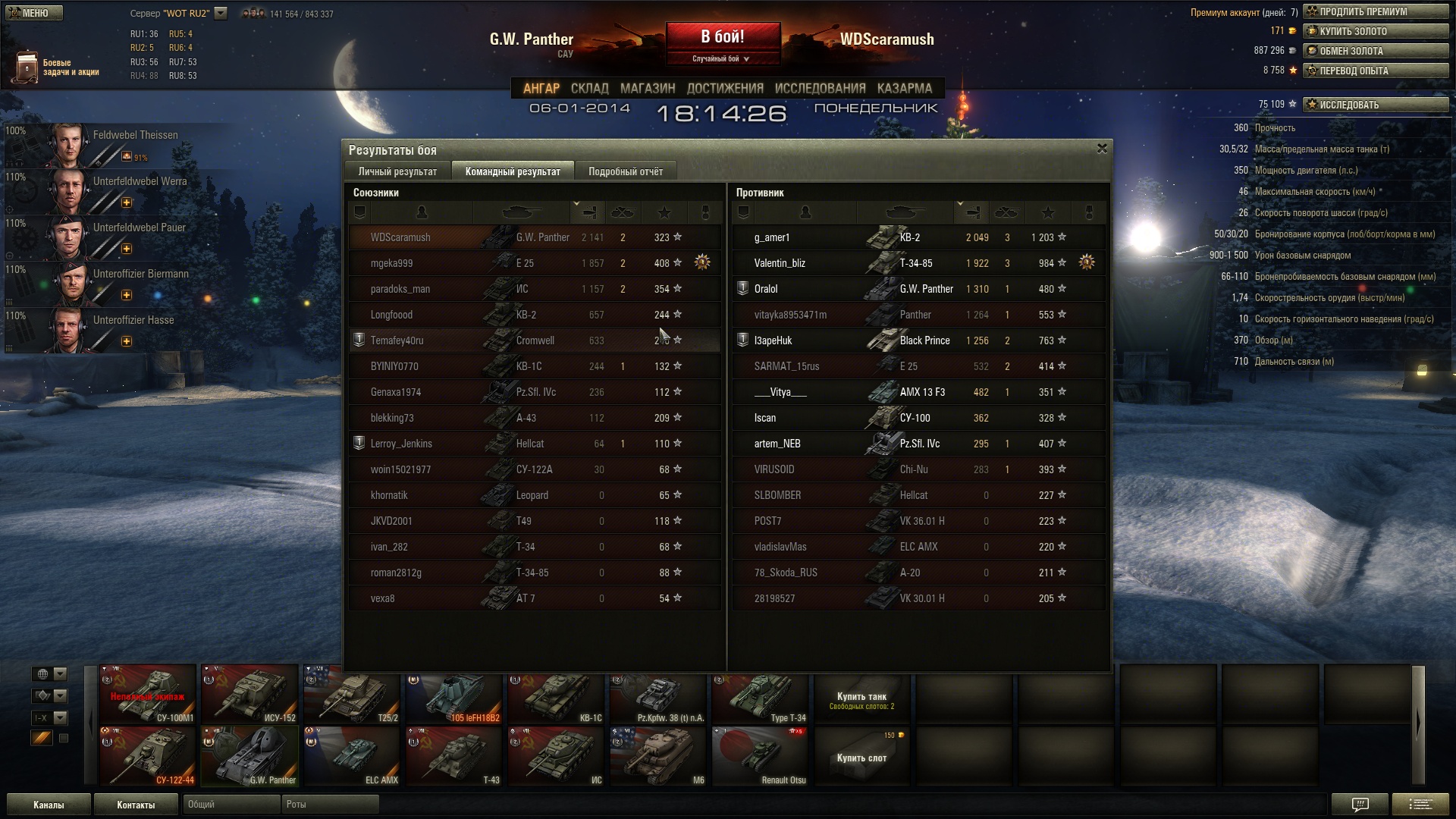The image size is (1456, 819).
Task: Close the battle results window
Action: (1102, 149)
